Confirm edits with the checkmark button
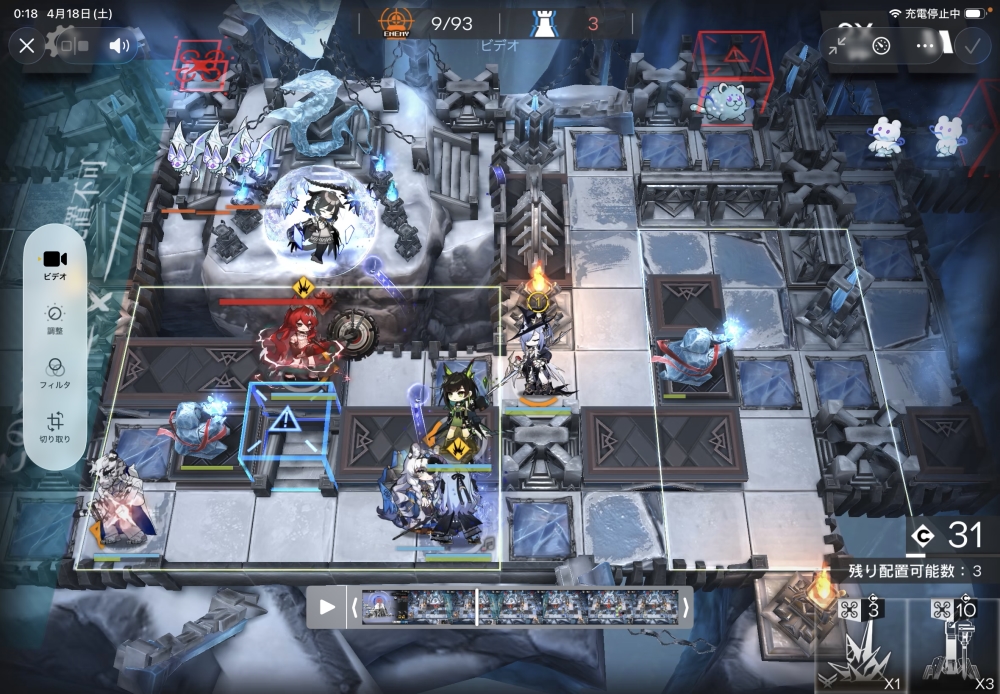 pyautogui.click(x=971, y=46)
